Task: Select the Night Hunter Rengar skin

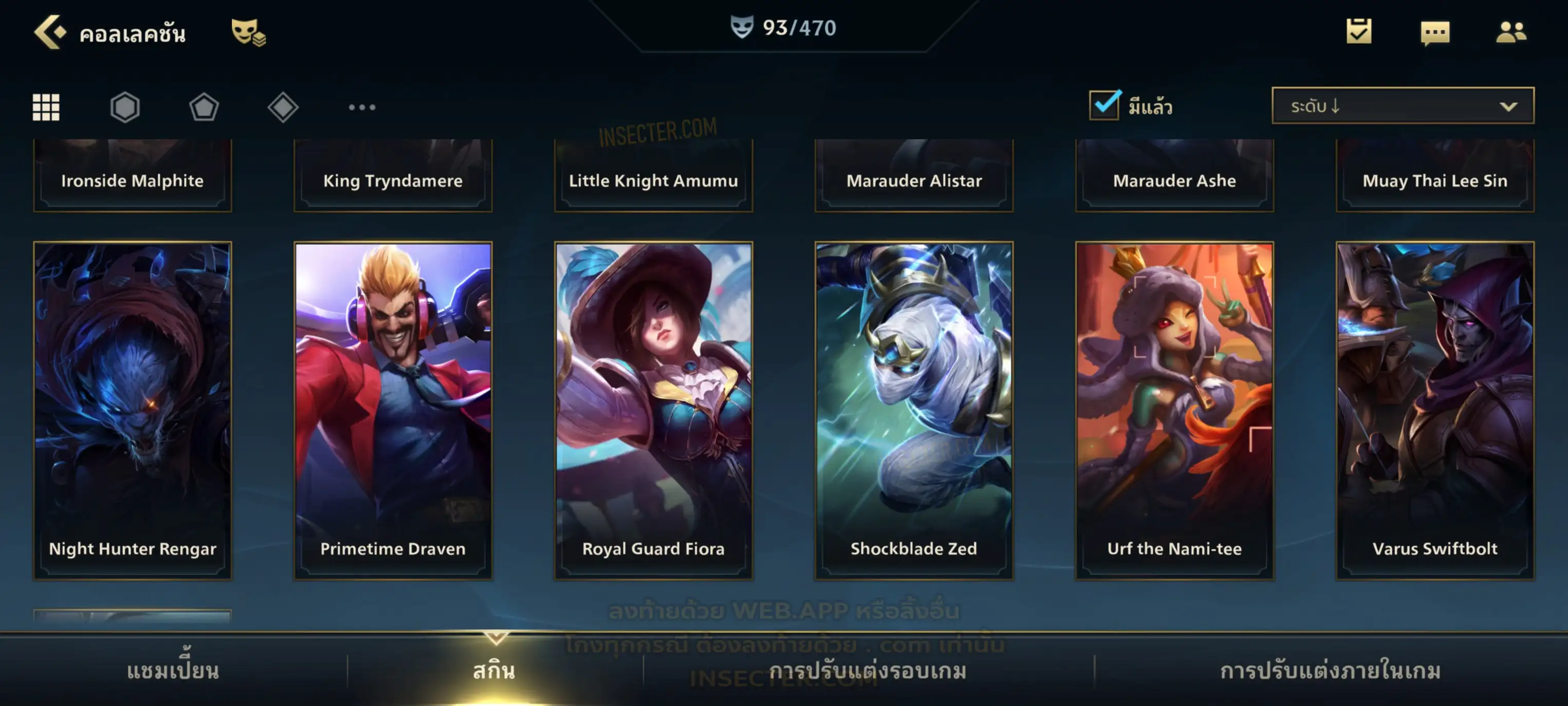Action: click(x=133, y=410)
